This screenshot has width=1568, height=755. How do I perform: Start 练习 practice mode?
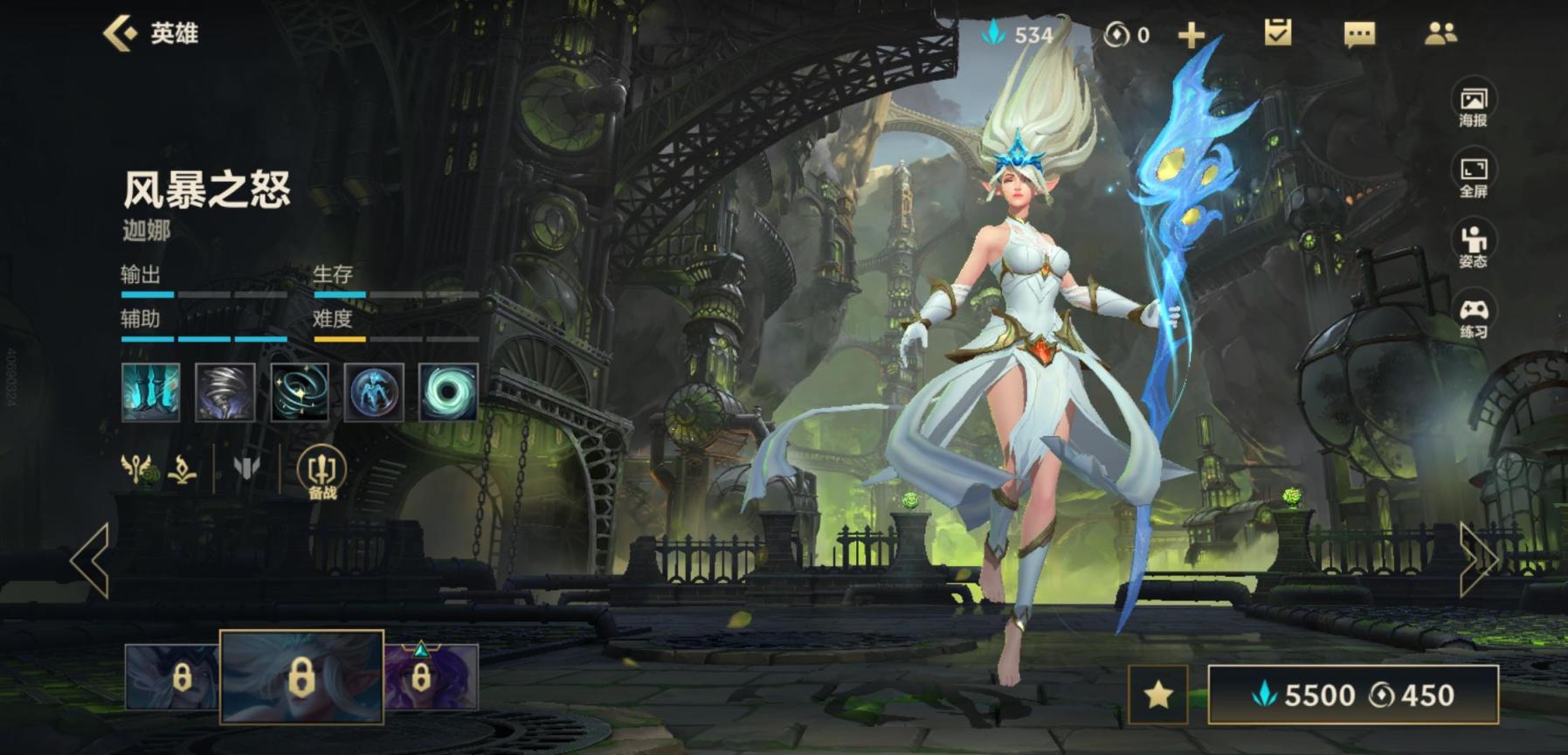[x=1473, y=317]
